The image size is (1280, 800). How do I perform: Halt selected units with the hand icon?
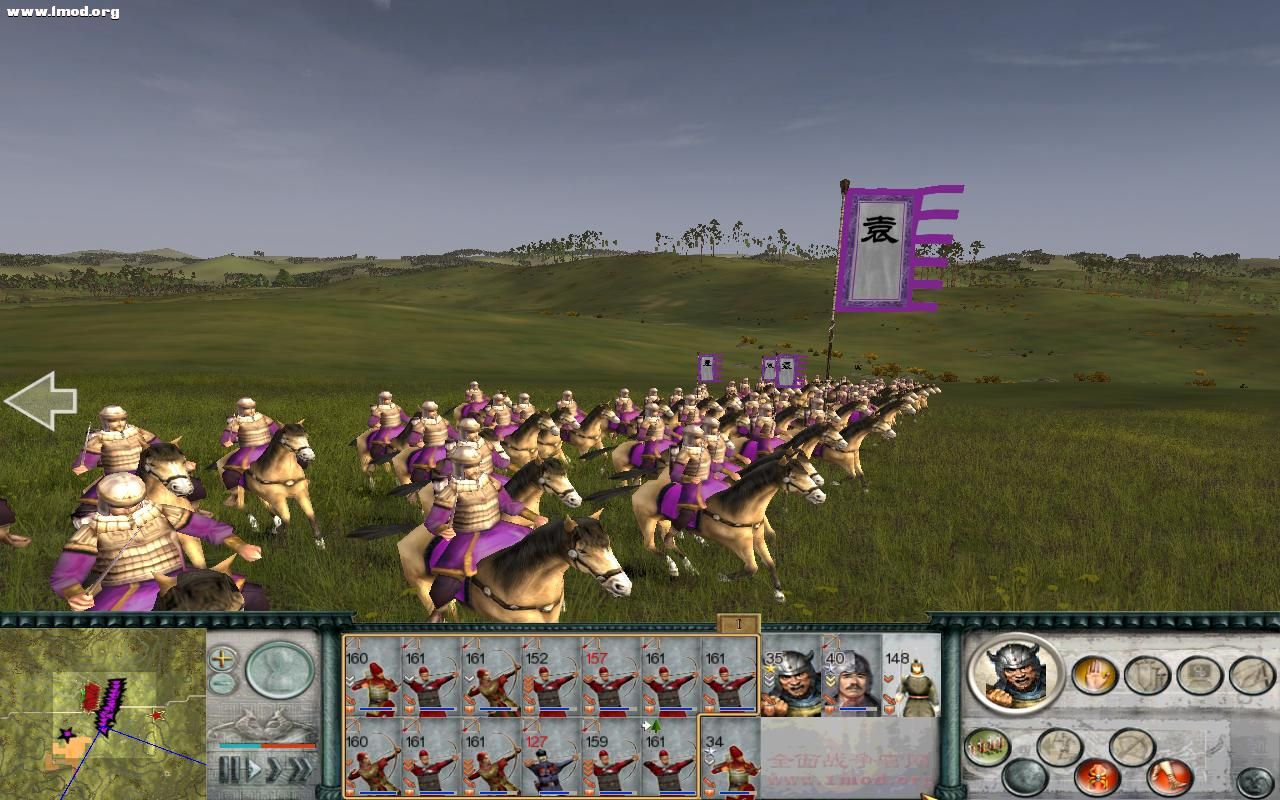1093,675
